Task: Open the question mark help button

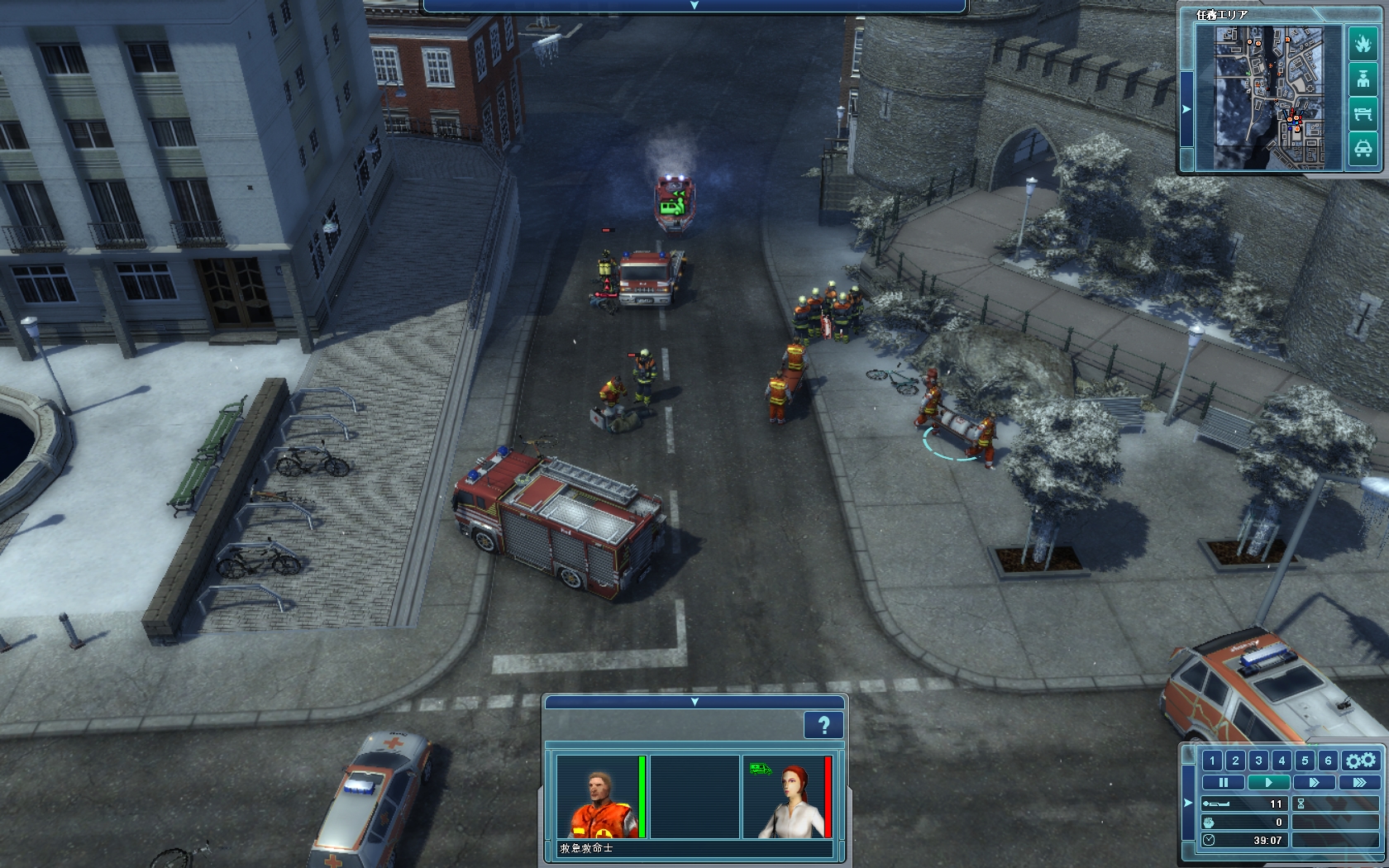Action: (x=823, y=726)
